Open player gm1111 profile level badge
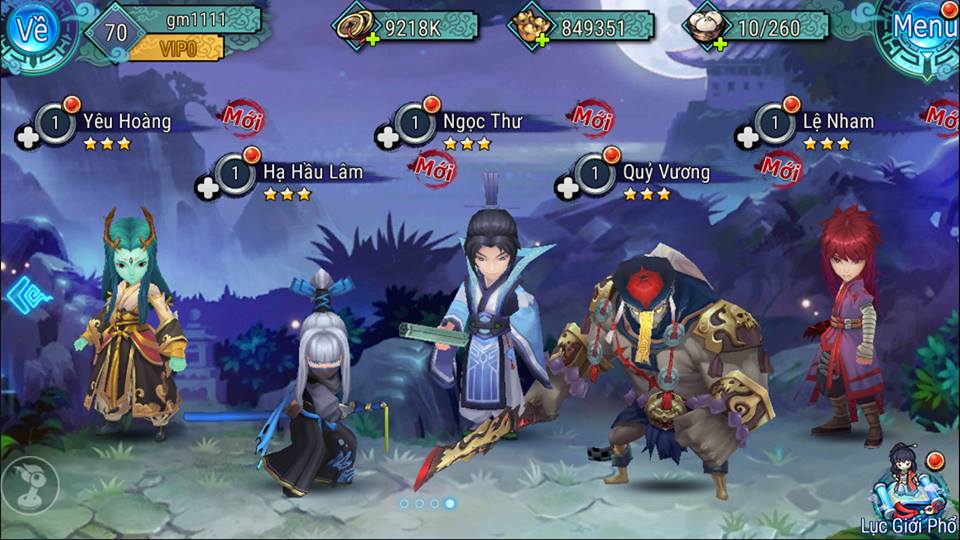The height and width of the screenshot is (540, 960). point(116,32)
